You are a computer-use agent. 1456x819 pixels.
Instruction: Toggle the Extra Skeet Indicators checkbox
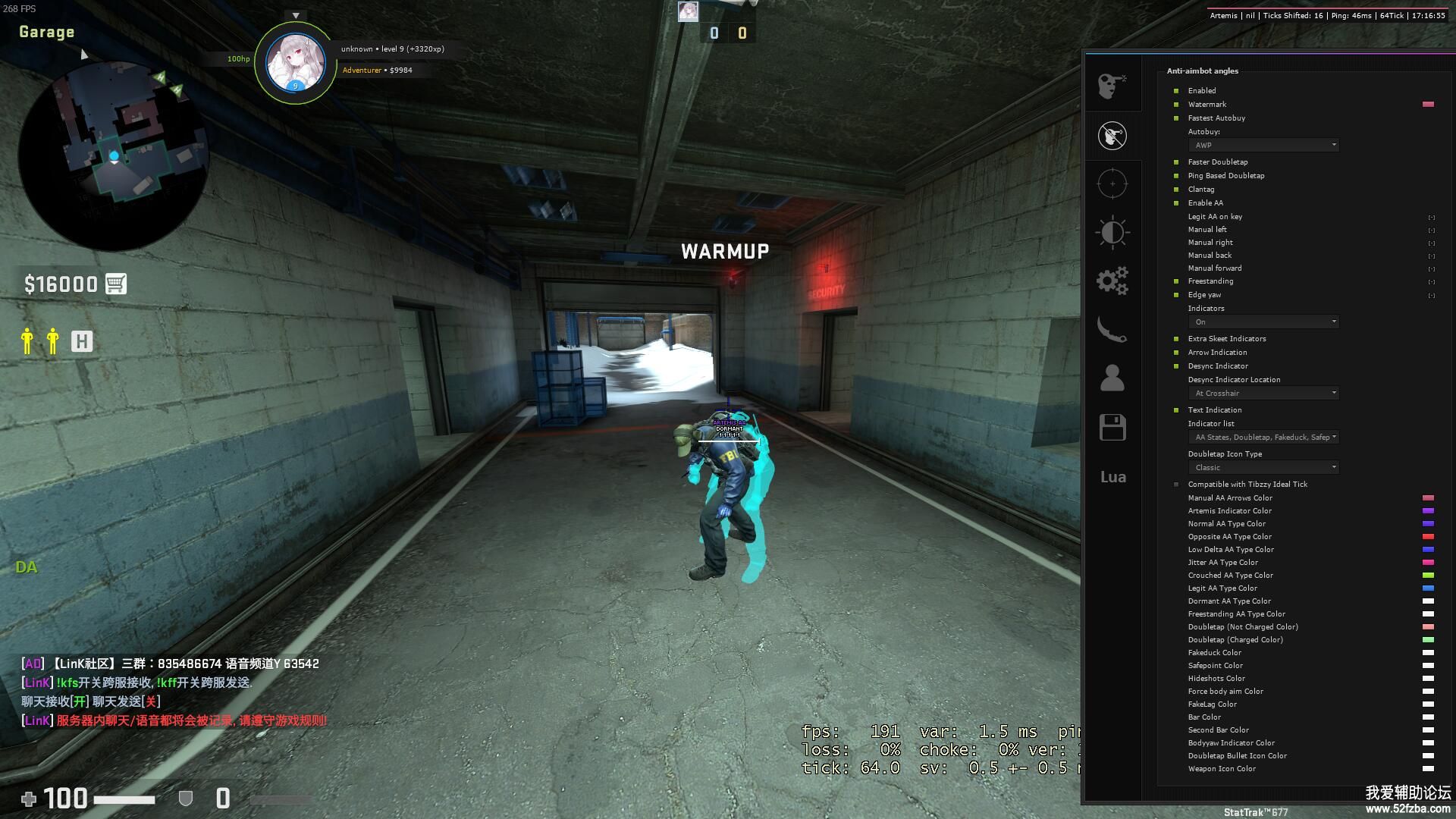(1176, 339)
